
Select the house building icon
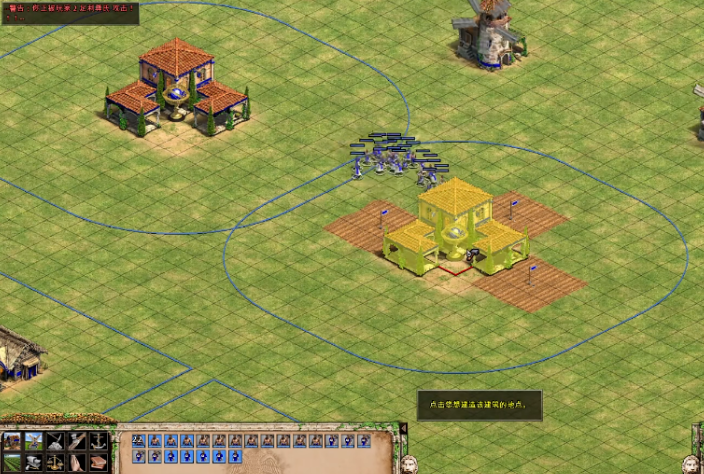tap(13, 441)
